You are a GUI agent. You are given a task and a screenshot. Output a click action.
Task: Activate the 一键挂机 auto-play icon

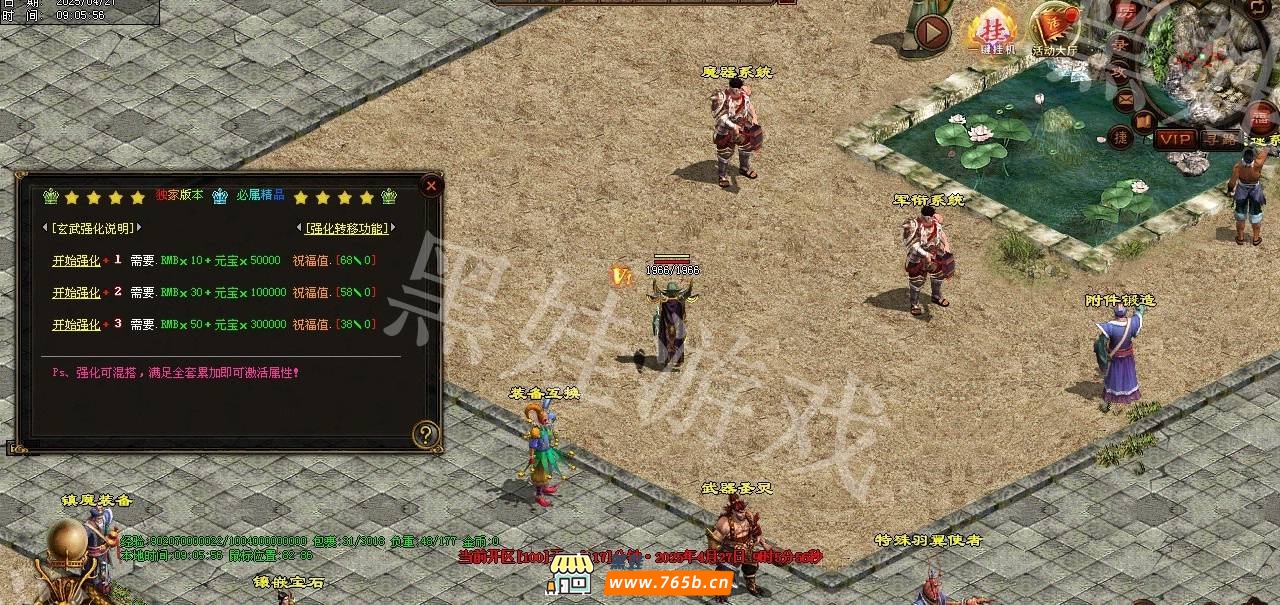point(992,30)
